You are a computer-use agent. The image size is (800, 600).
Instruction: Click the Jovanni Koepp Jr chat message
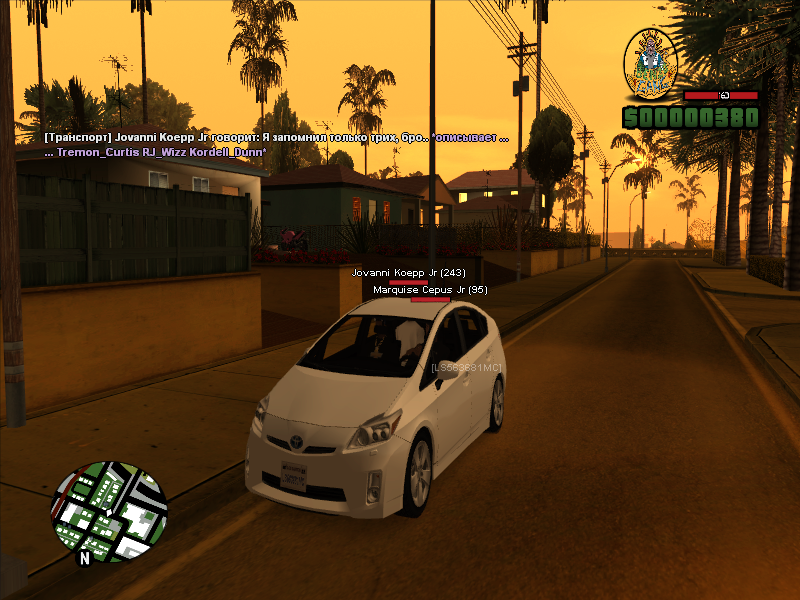click(276, 137)
